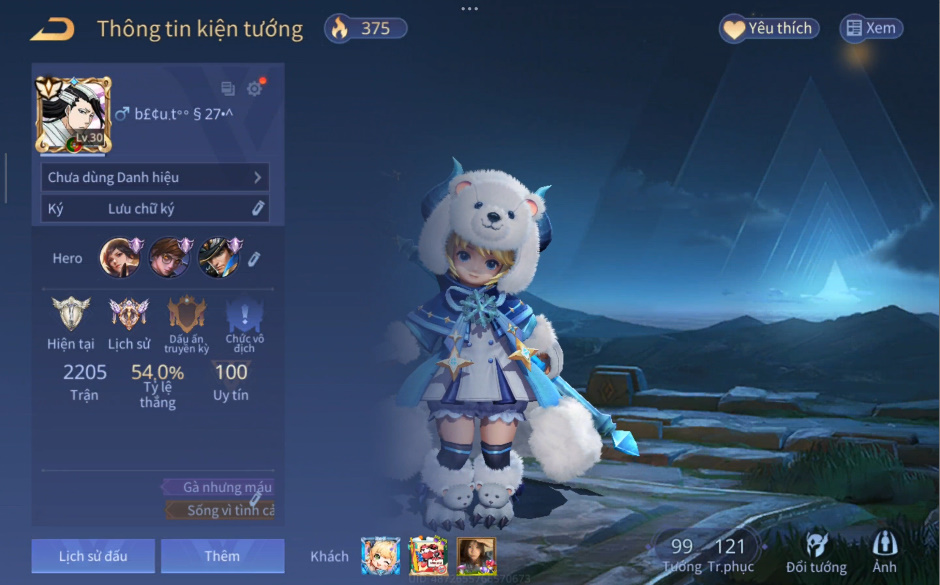Open the Xem view button

[x=871, y=29]
